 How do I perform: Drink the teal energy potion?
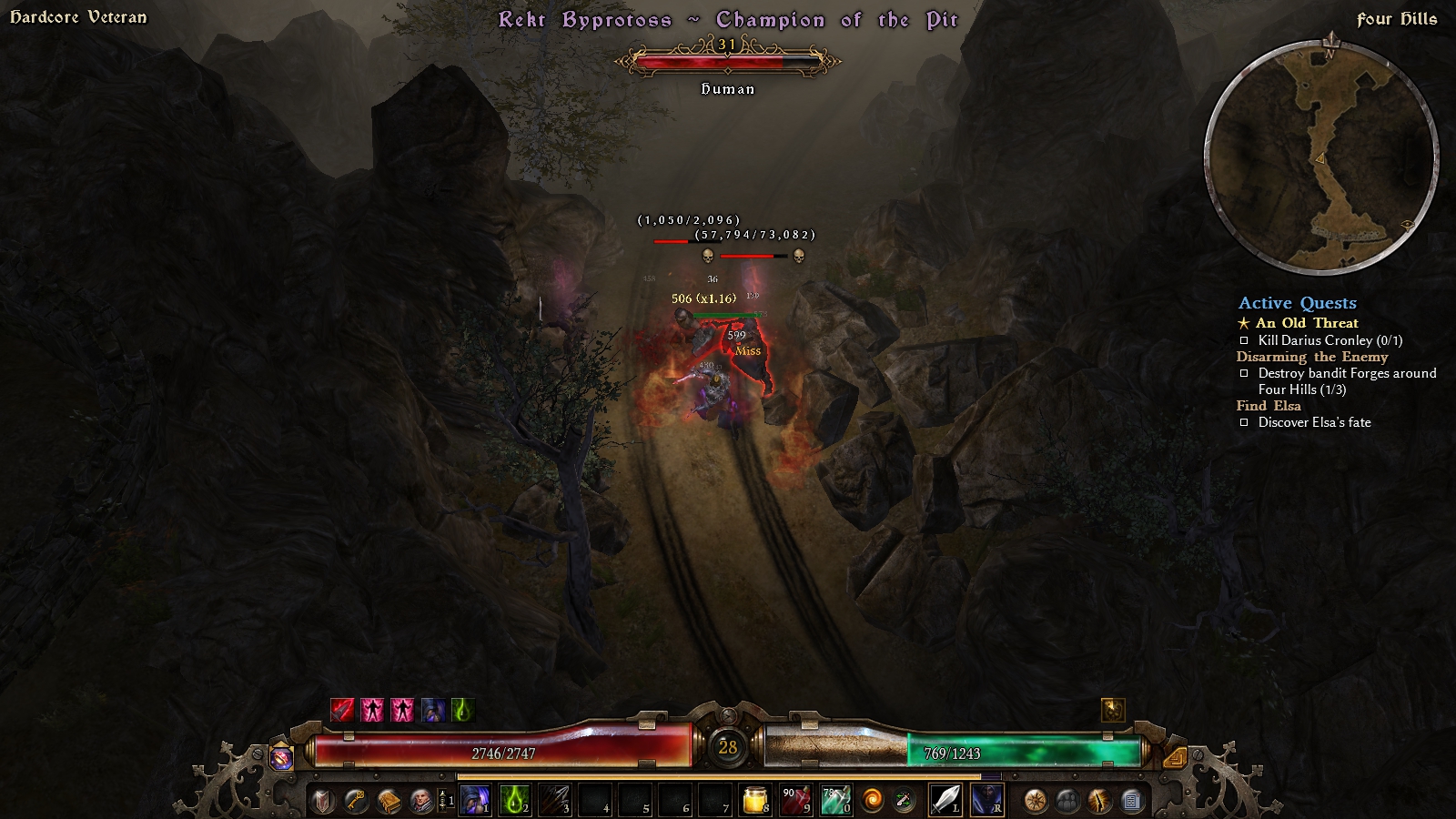[835, 801]
